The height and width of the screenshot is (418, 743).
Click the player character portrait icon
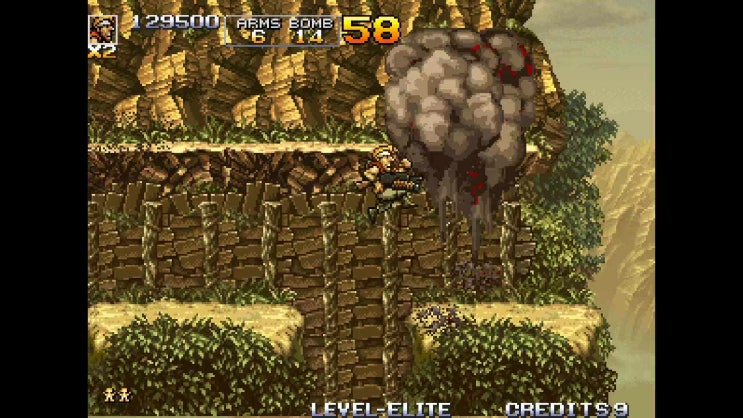coord(103,27)
